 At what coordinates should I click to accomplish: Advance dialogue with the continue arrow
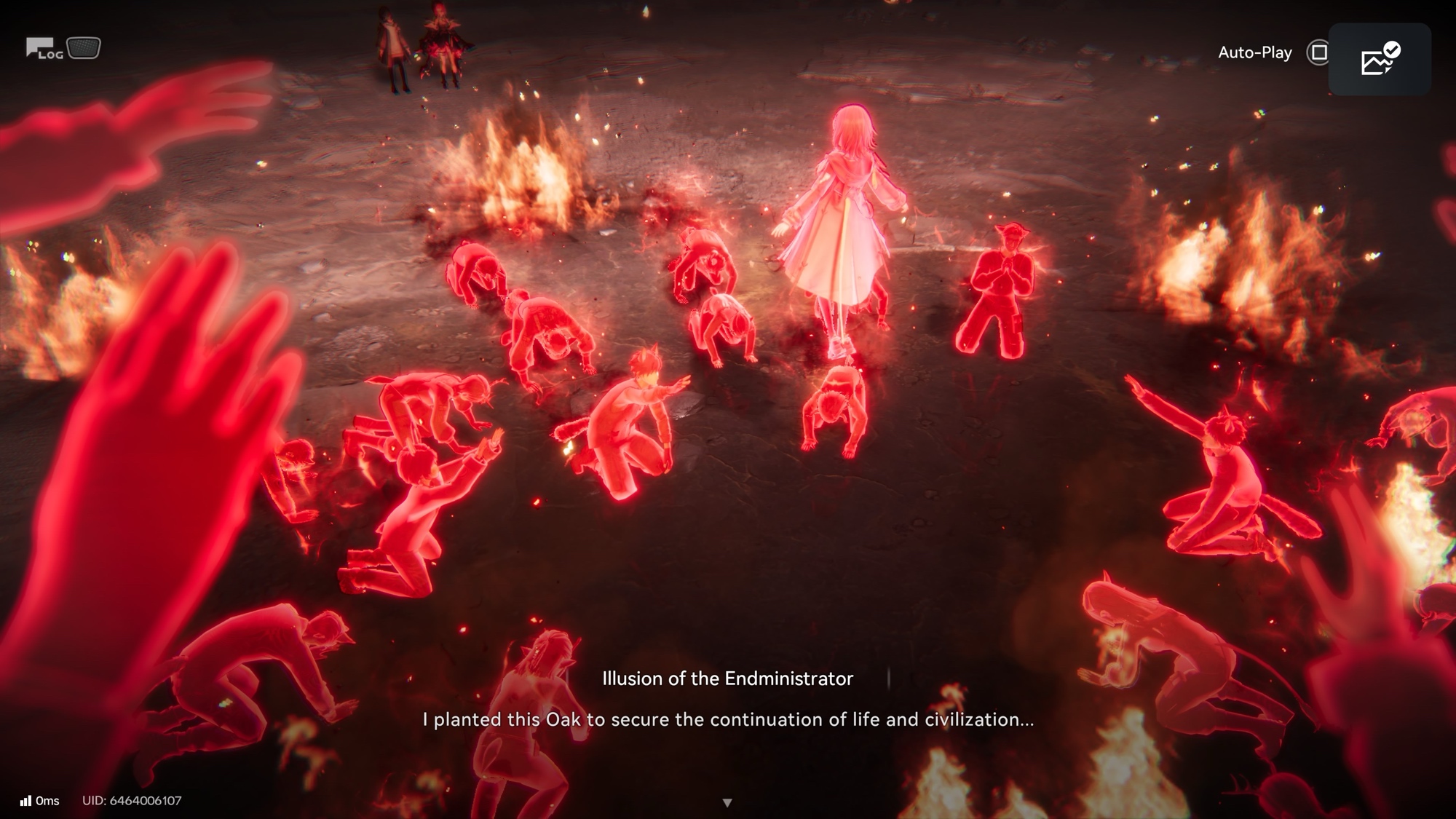point(727,802)
